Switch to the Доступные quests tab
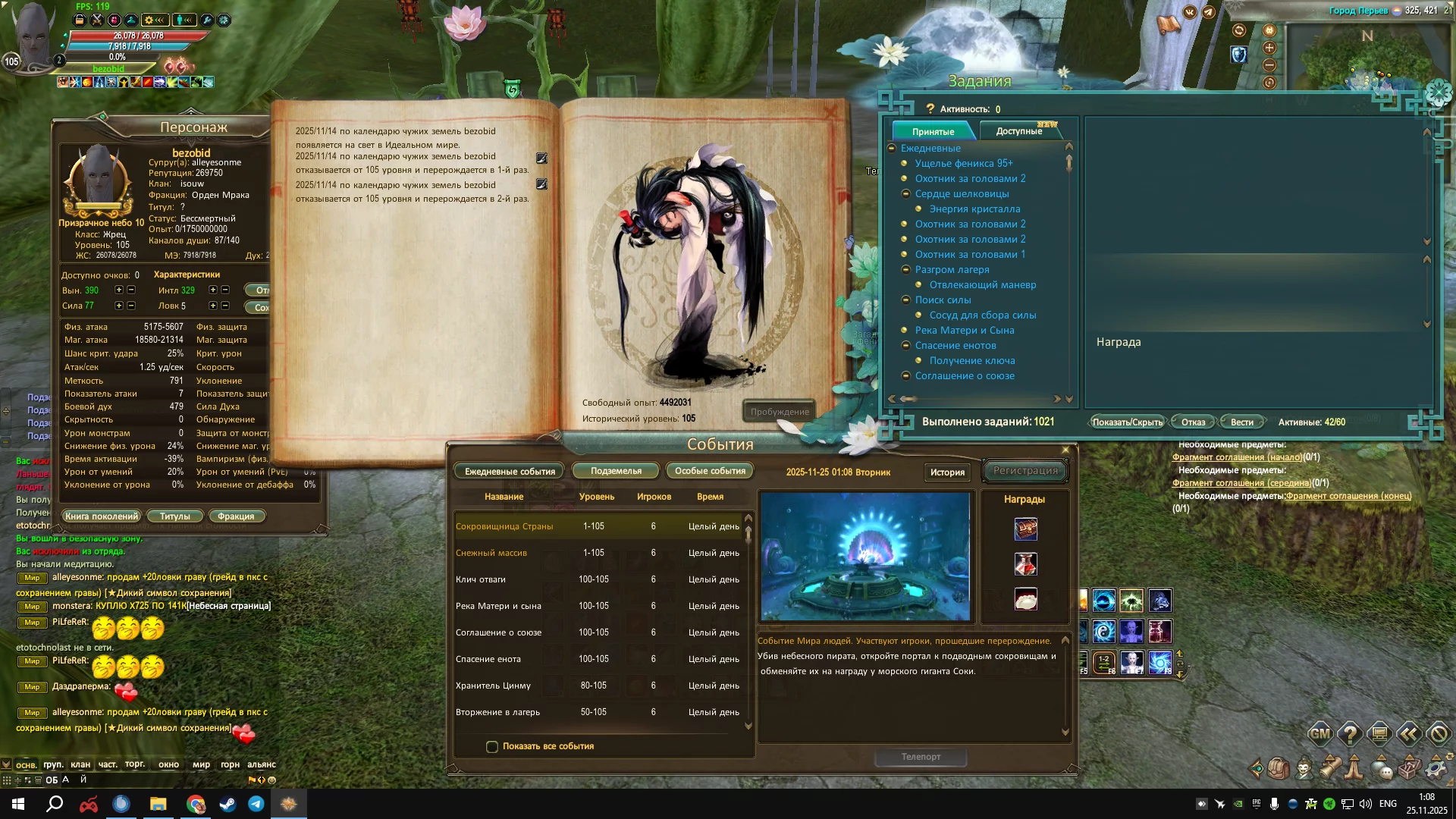This screenshot has width=1456, height=819. click(1018, 131)
